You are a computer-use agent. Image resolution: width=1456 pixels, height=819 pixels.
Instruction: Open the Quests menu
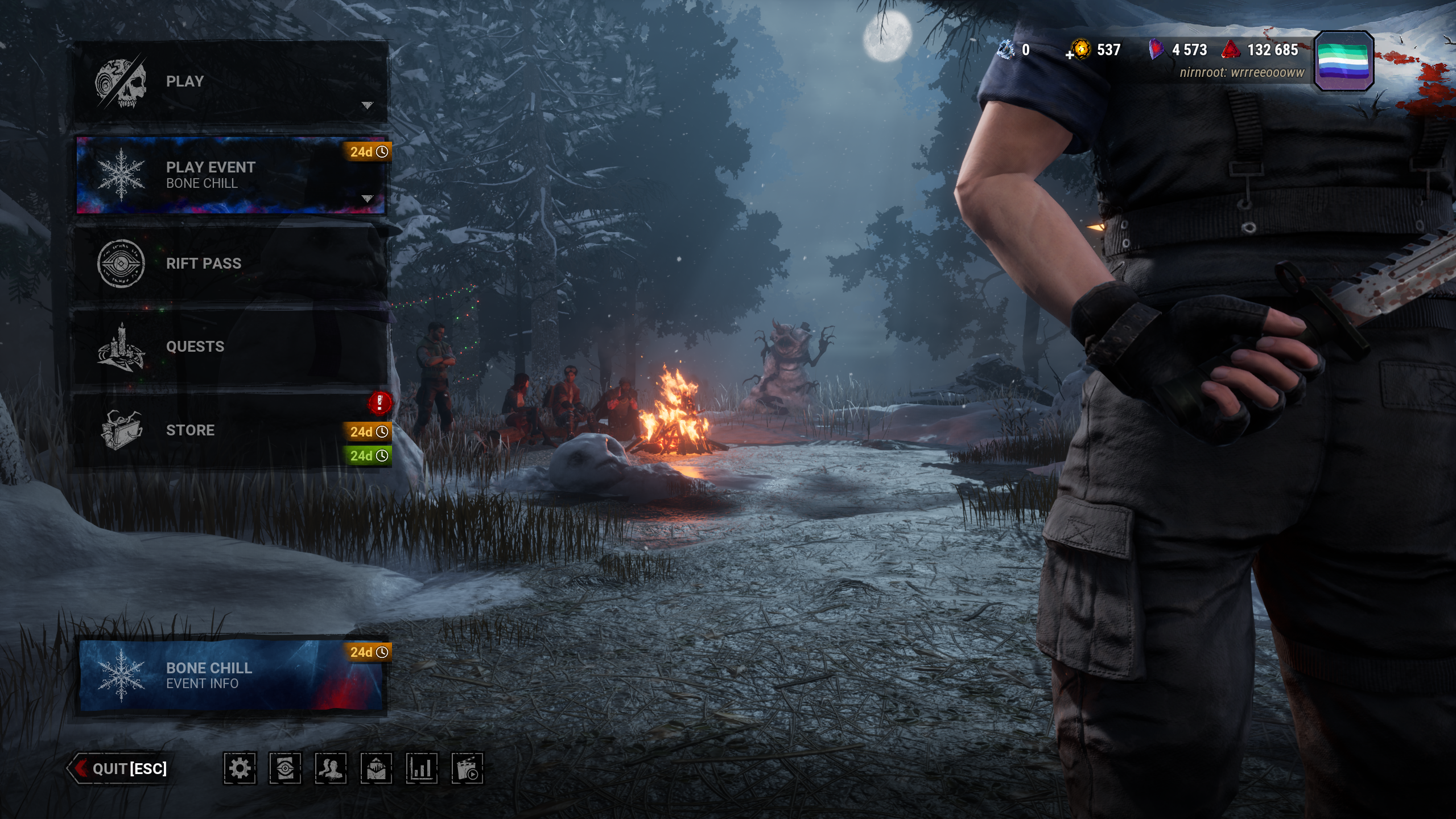(230, 346)
